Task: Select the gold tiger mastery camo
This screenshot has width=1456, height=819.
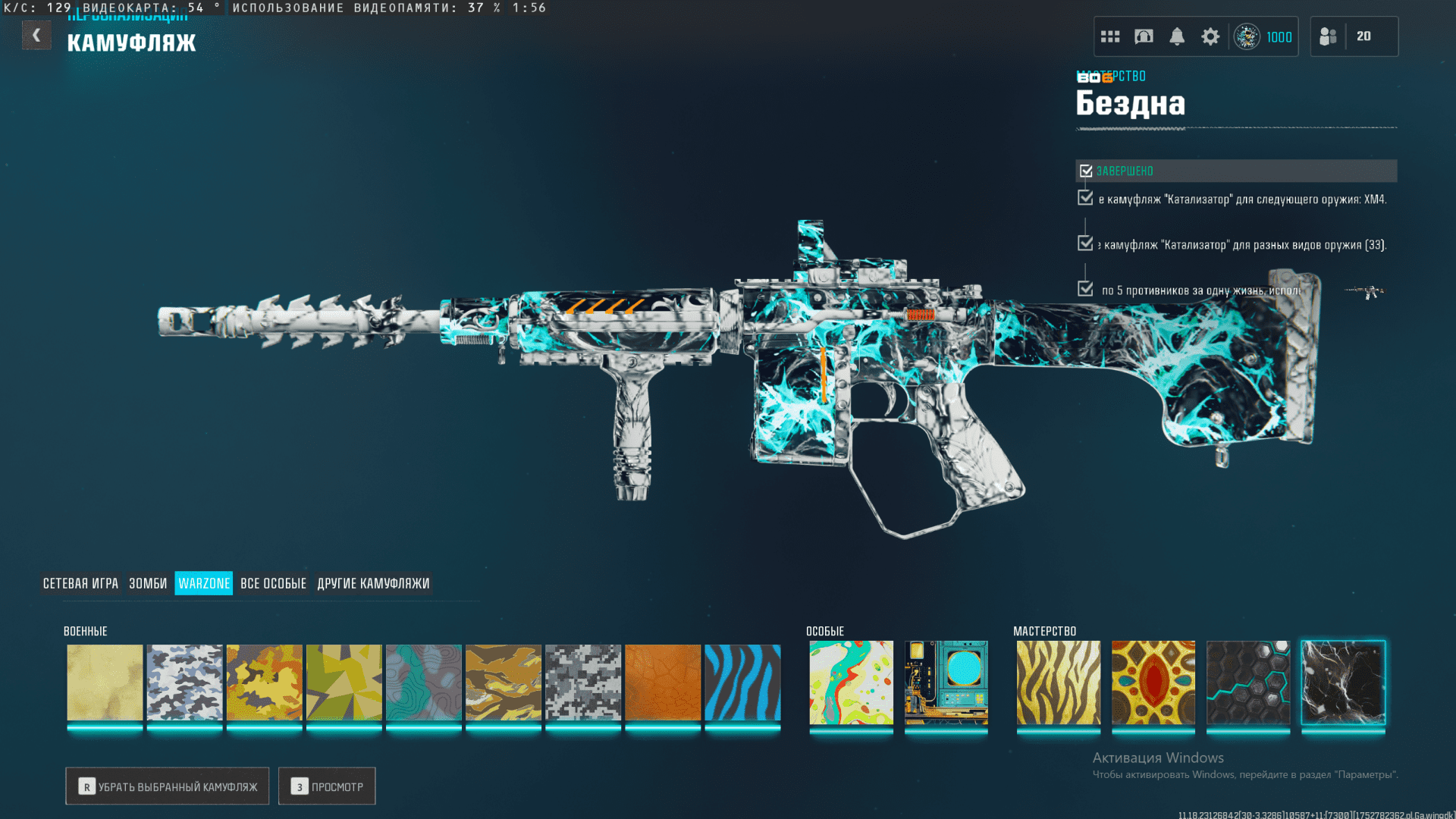Action: coord(1058,682)
